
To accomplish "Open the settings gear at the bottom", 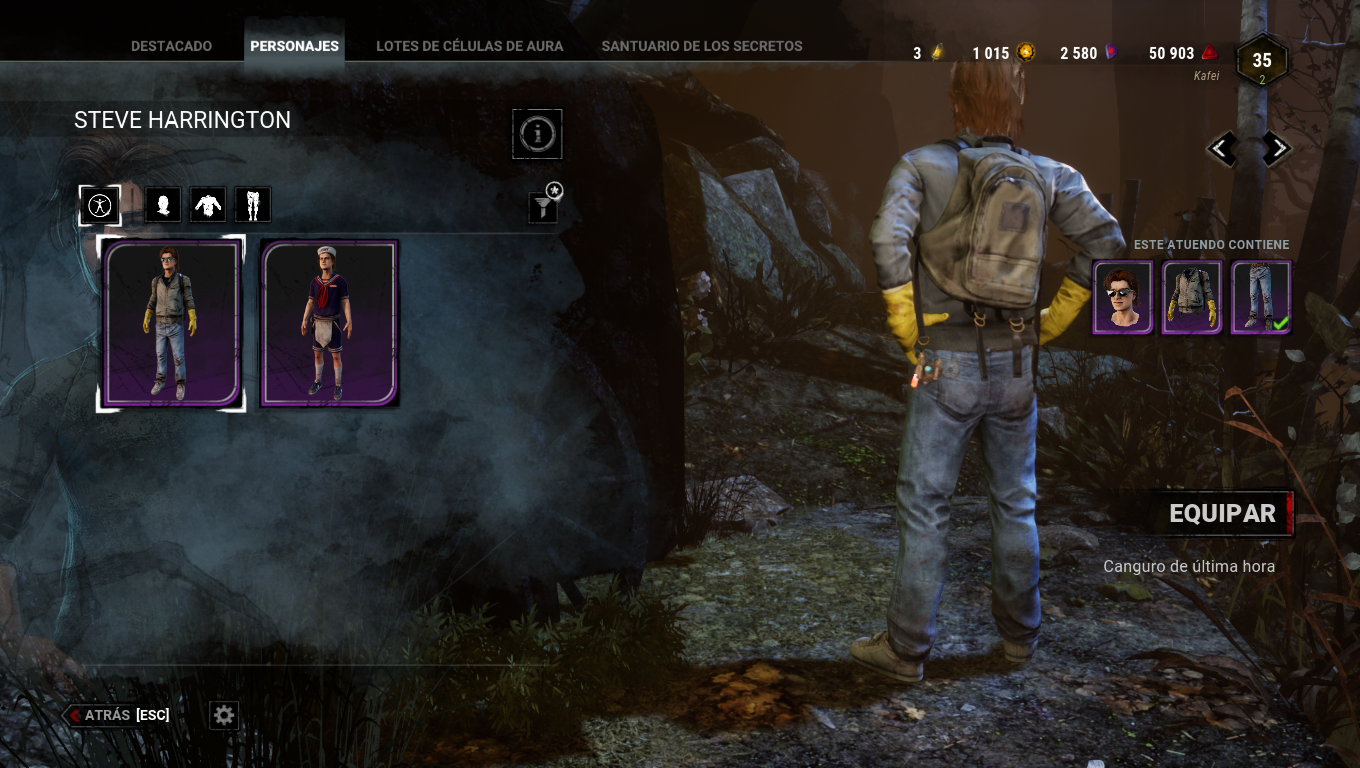I will [x=223, y=715].
